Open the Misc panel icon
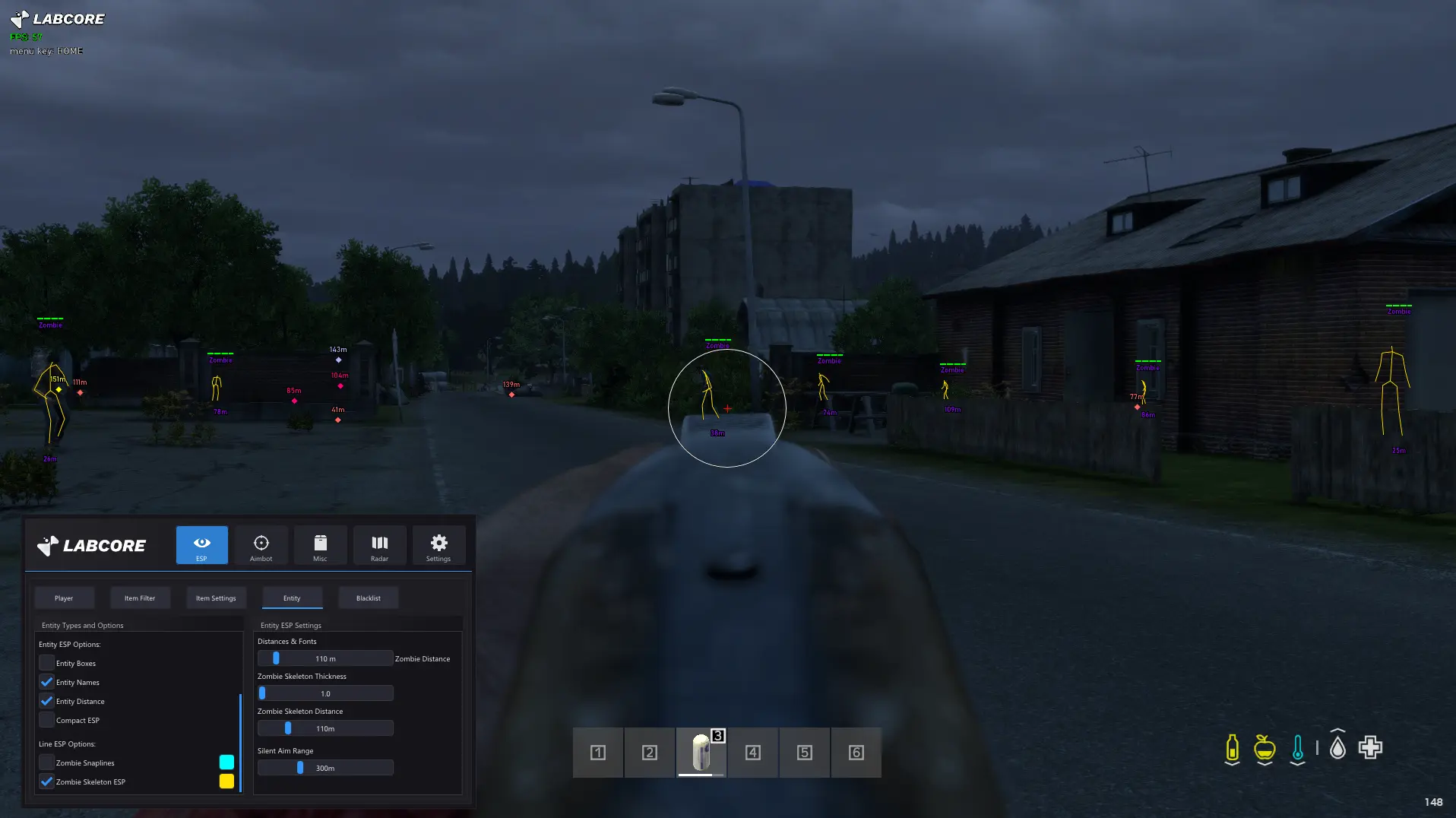Image resolution: width=1456 pixels, height=818 pixels. (320, 544)
